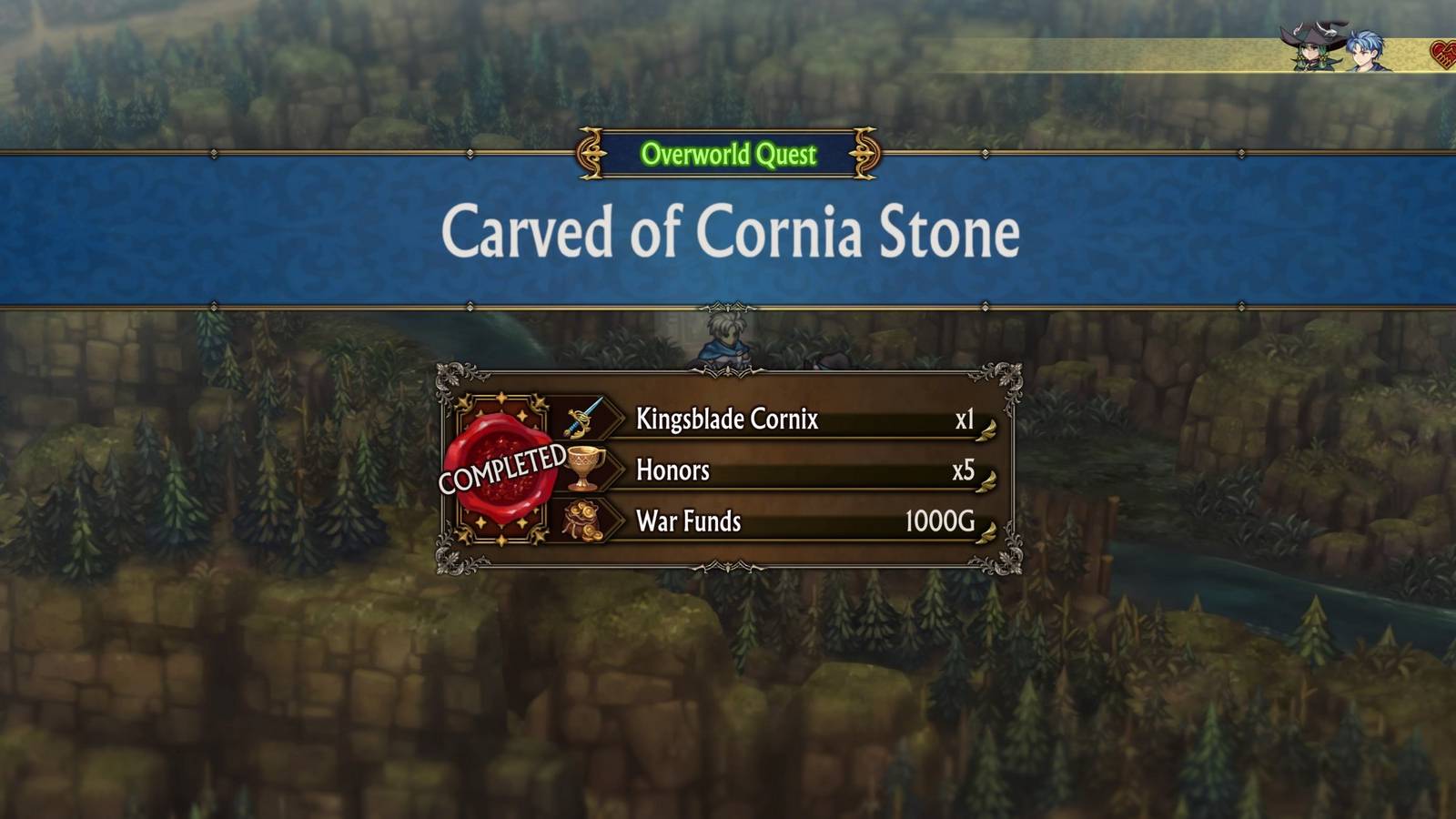Click the ornate scroll decoration beside Overworld Quest
The image size is (1456, 819).
[590, 153]
